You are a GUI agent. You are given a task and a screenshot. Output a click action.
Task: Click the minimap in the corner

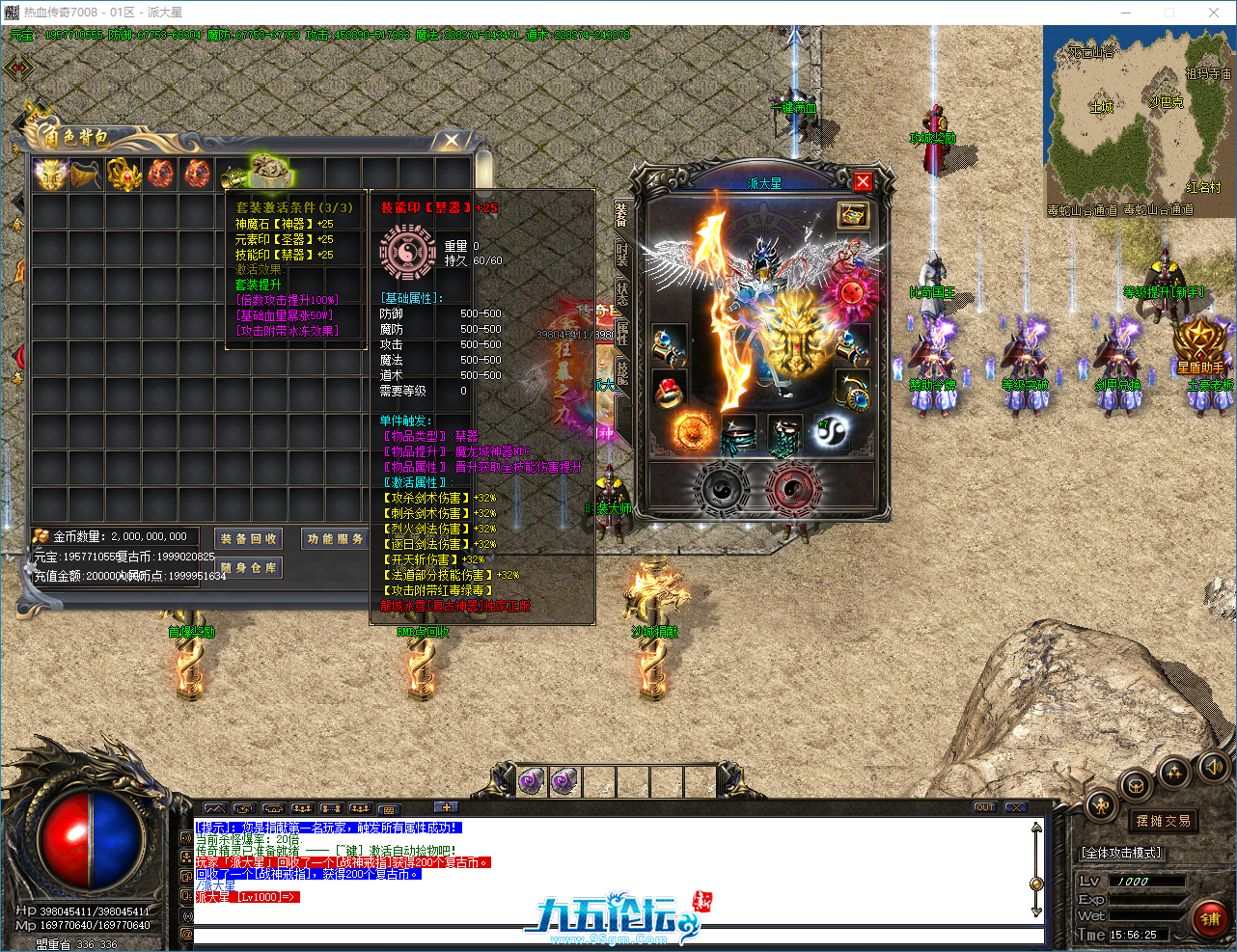(x=1139, y=121)
